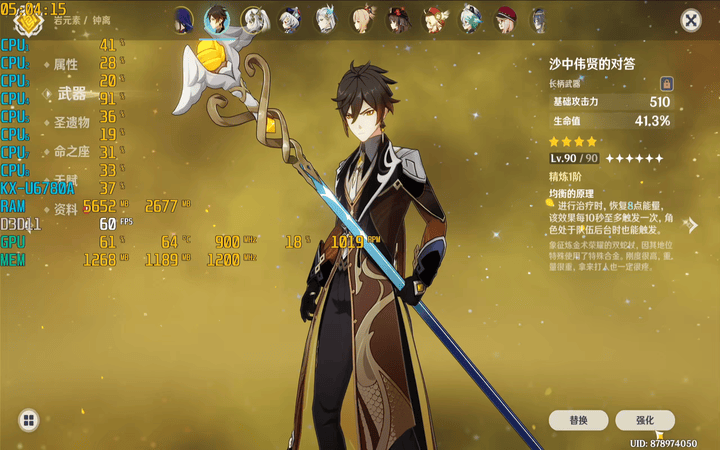The width and height of the screenshot is (720, 450).
Task: Switch to the 圣遗物 (Artifacts) tab
Action: (x=71, y=122)
